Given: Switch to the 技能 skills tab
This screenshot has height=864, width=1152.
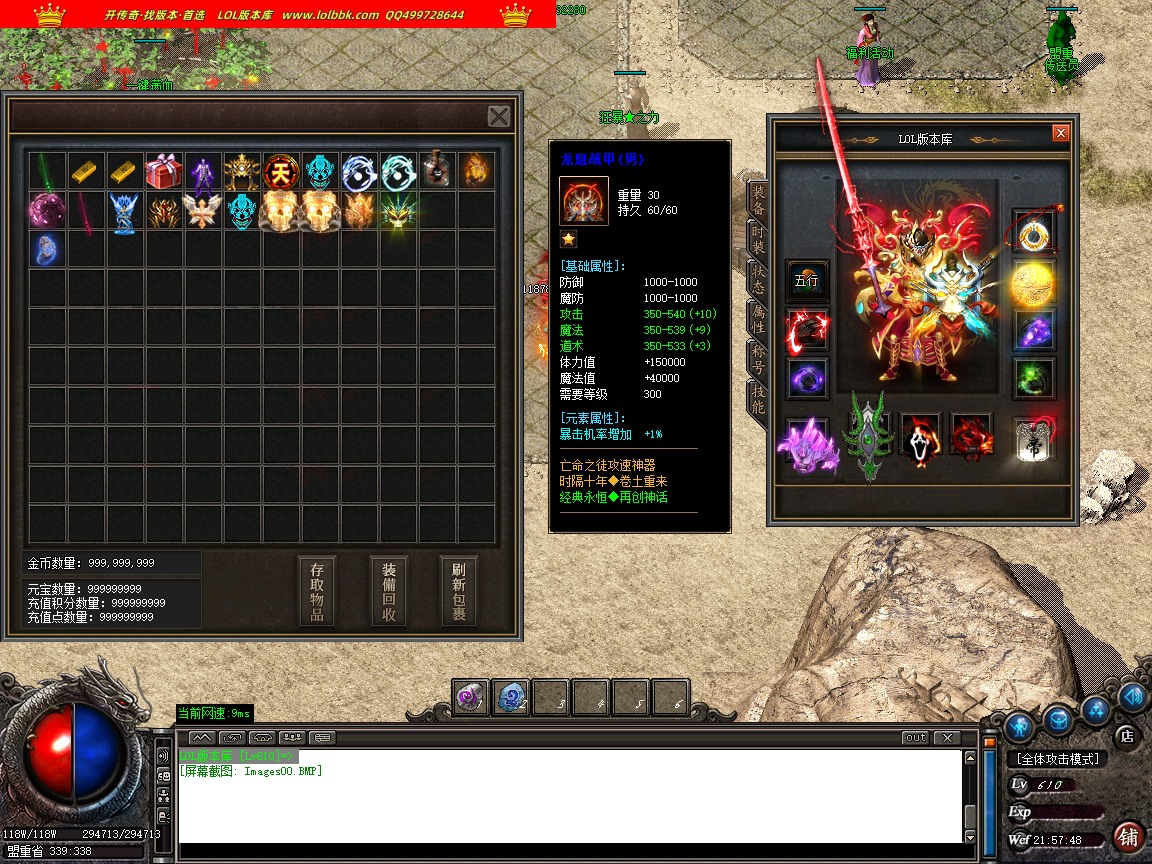Looking at the screenshot, I should [x=759, y=399].
